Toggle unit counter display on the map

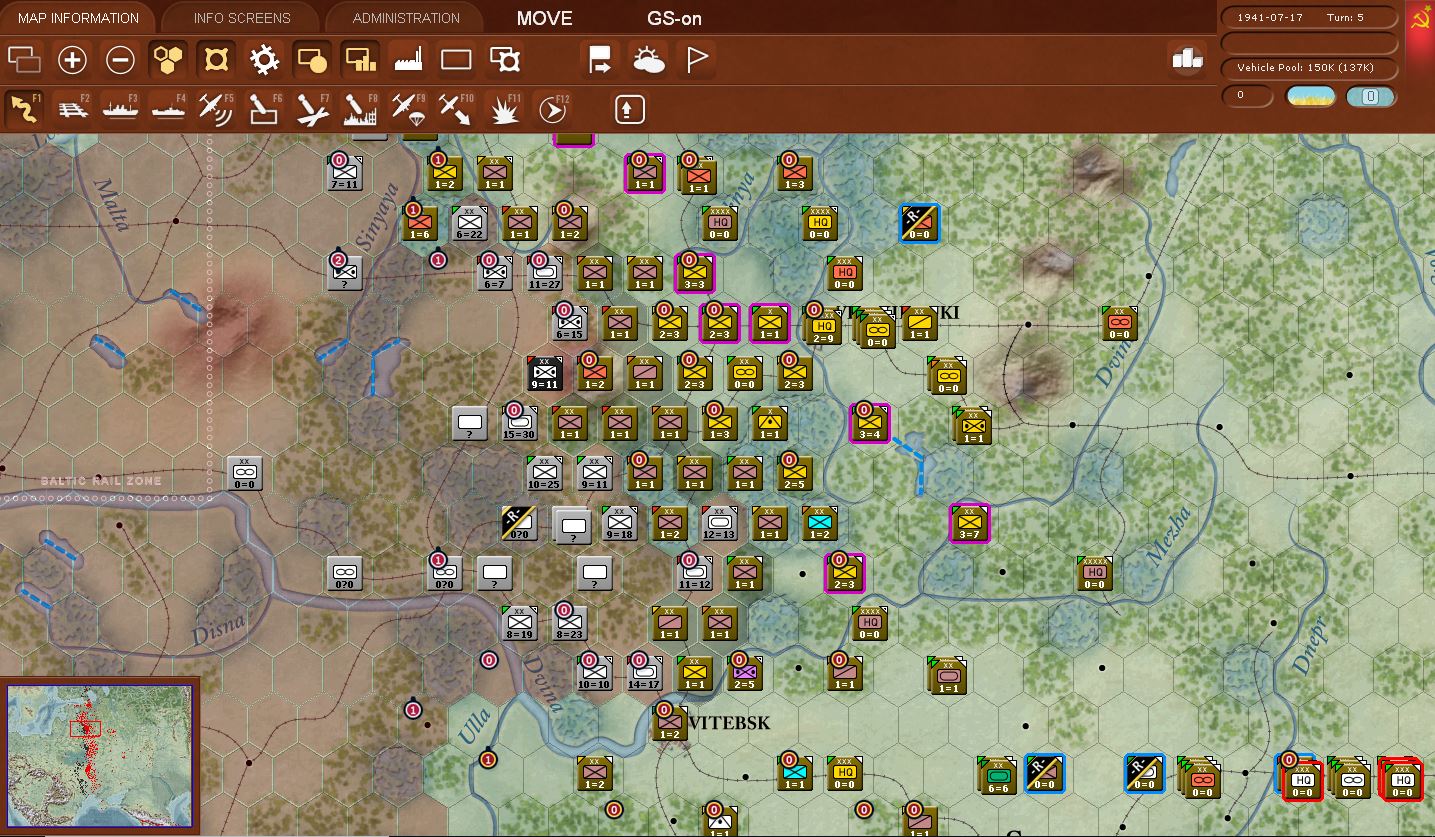(312, 59)
